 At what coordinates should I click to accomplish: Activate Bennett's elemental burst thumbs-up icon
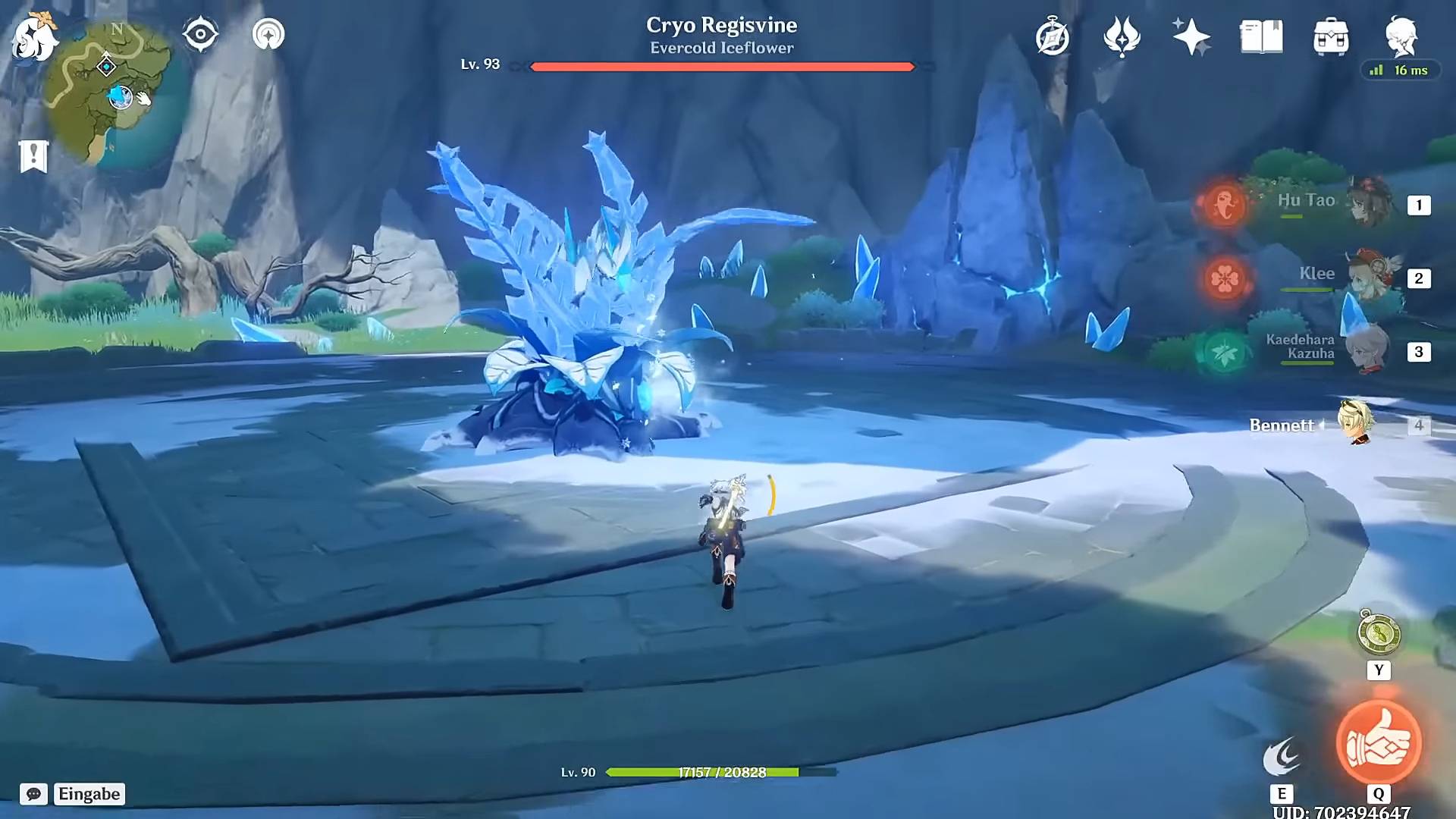1378,742
